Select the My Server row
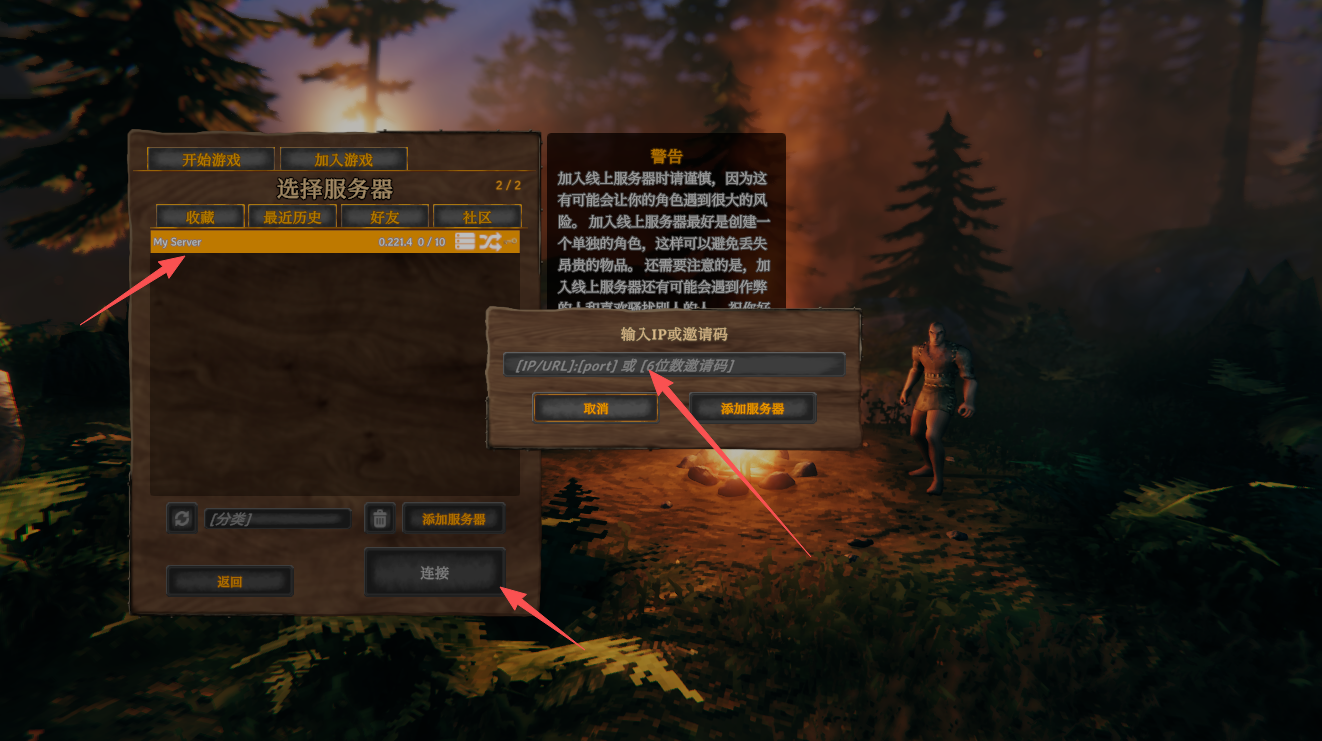Screen dimensions: 1322x741 click(300, 242)
